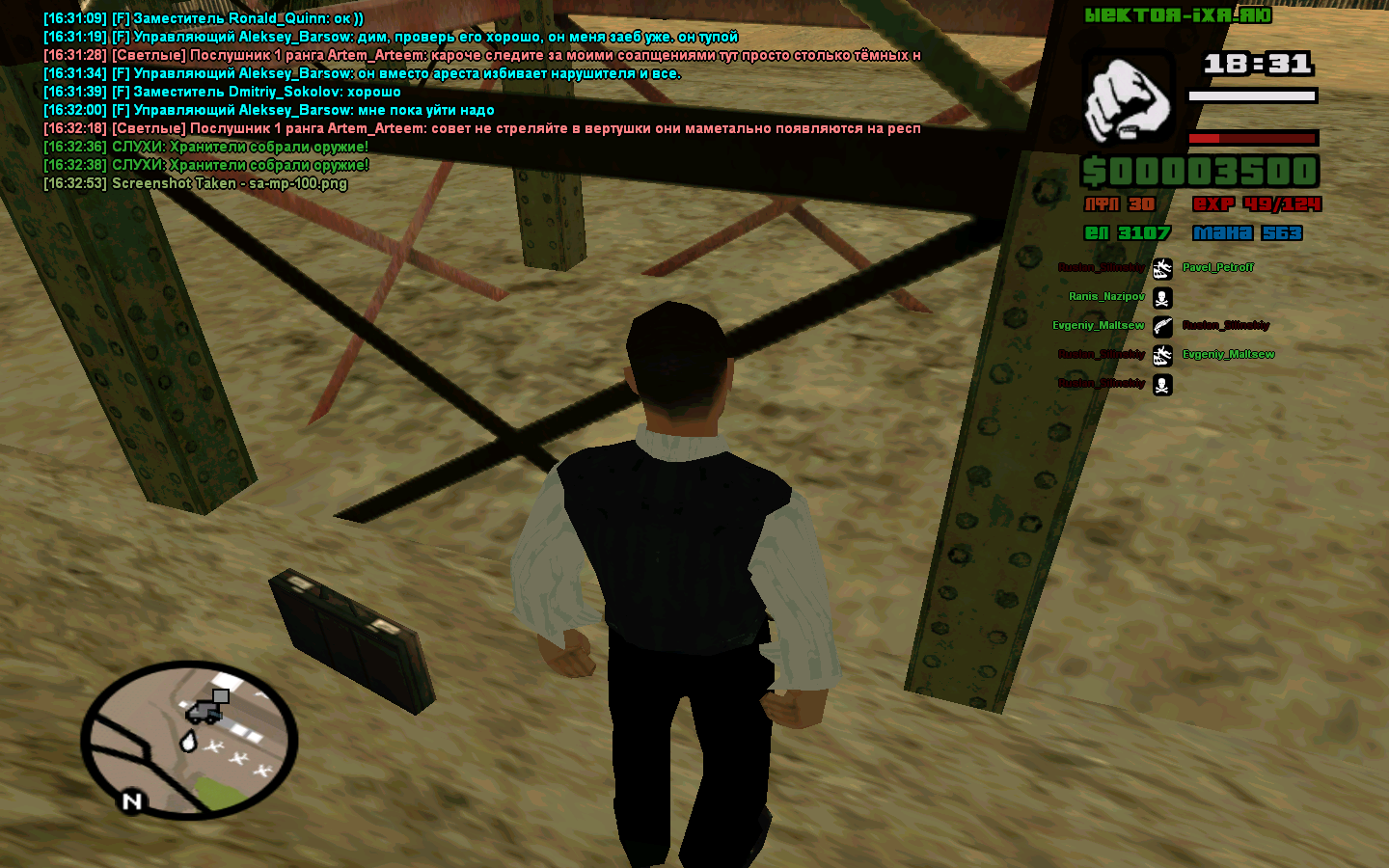Select the truck marker on the minimap
1389x868 pixels.
(x=205, y=709)
